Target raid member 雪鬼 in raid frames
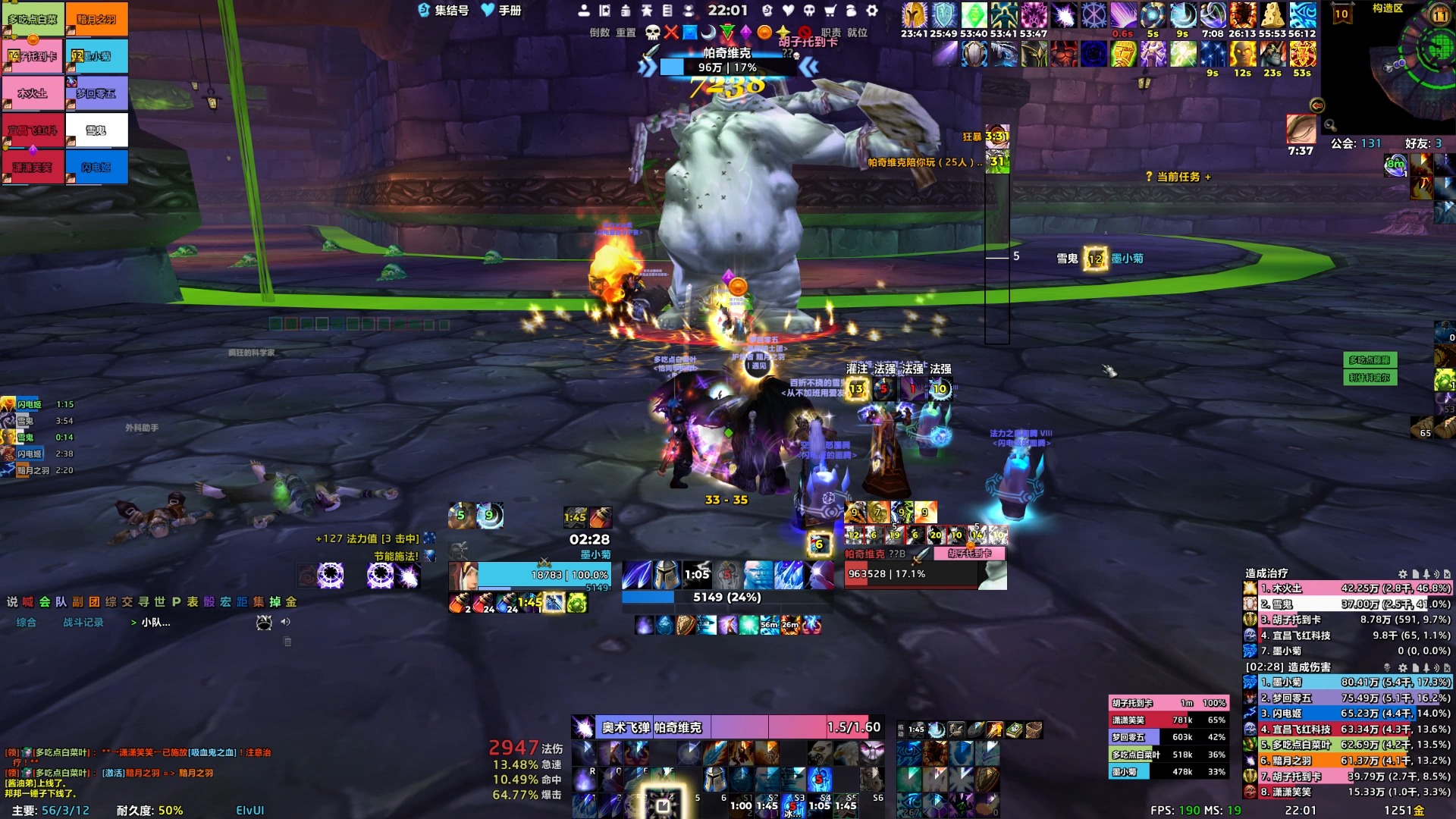Viewport: 1456px width, 819px height. click(x=96, y=130)
